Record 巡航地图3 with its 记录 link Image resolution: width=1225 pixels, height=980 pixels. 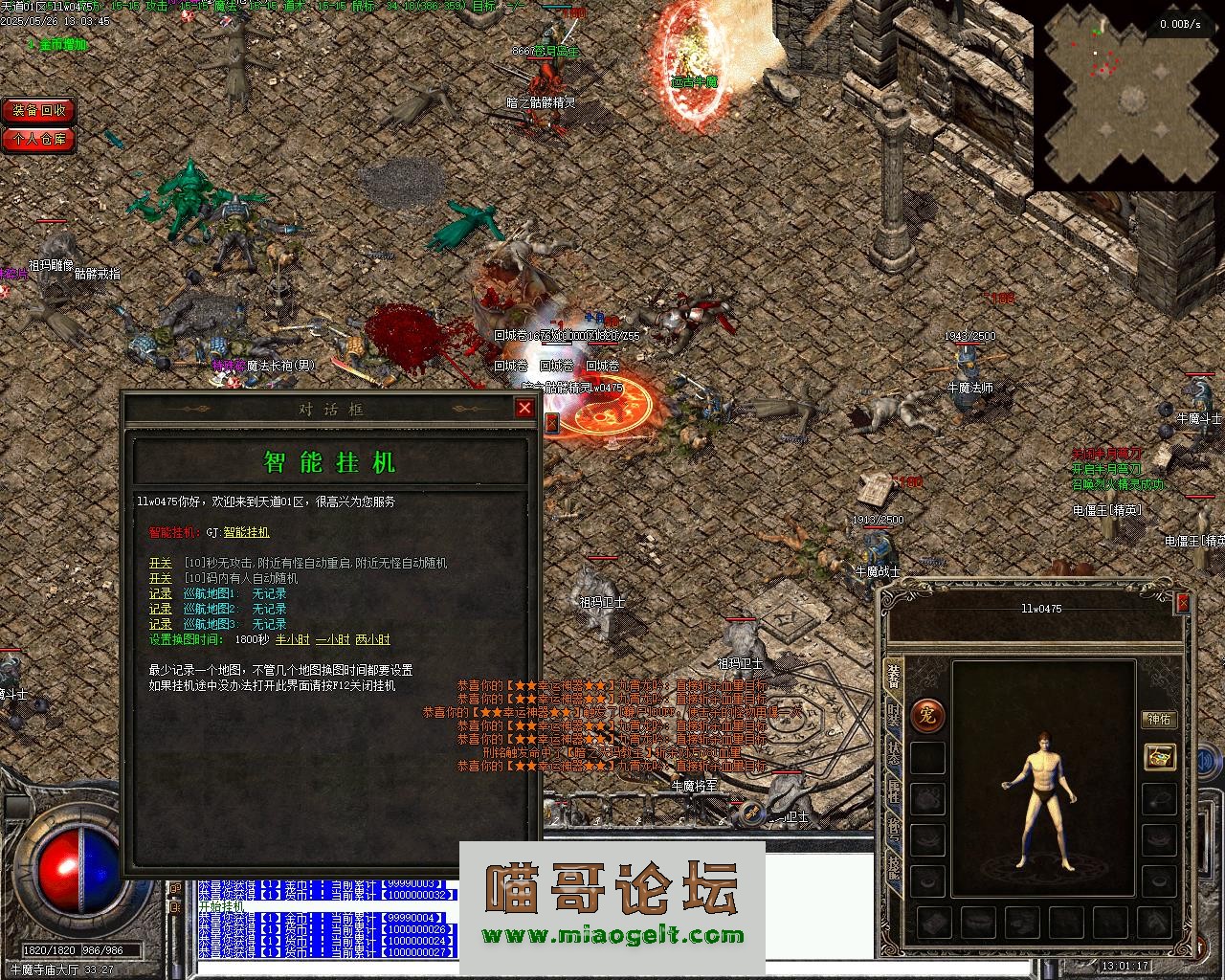pos(160,625)
